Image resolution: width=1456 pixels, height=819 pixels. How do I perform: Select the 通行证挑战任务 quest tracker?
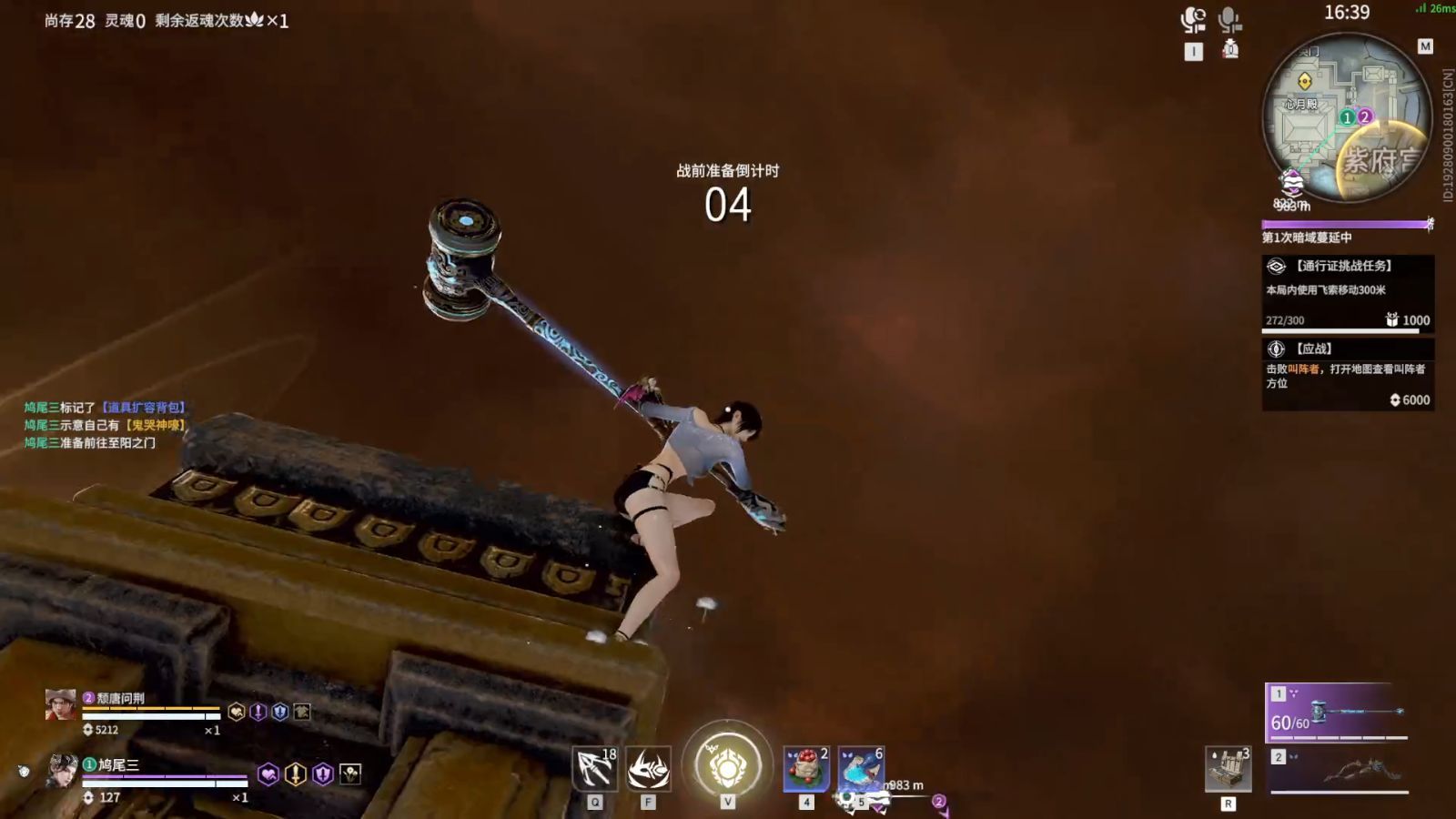(x=1347, y=293)
